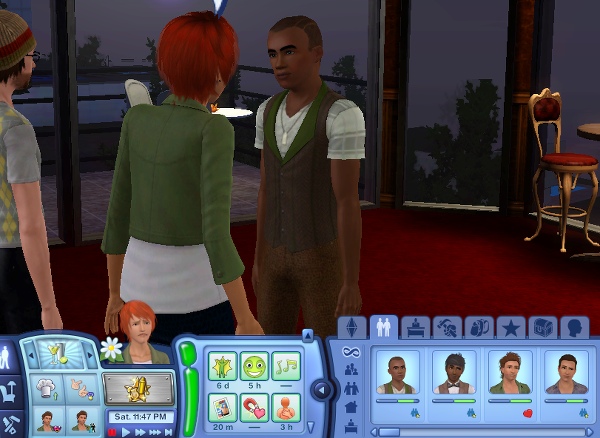Open the Skills tab
This screenshot has width=600, height=438.
pyautogui.click(x=448, y=328)
